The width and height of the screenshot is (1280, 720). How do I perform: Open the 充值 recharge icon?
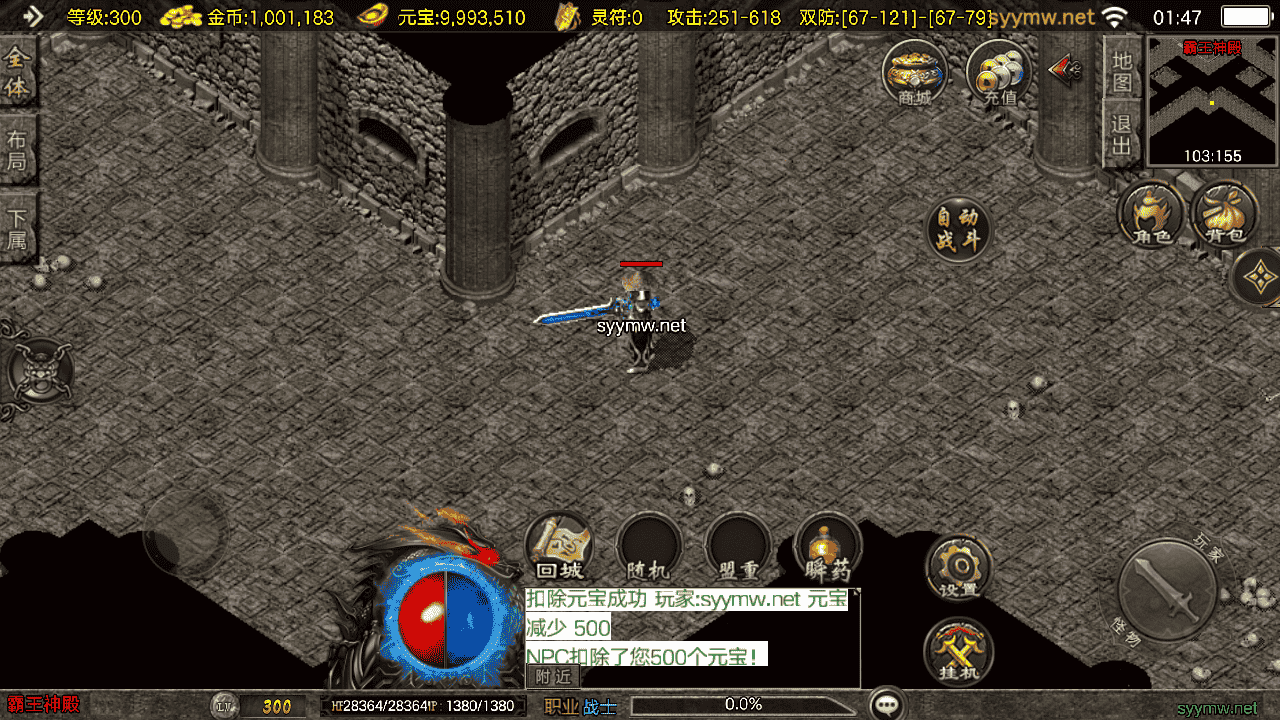999,72
